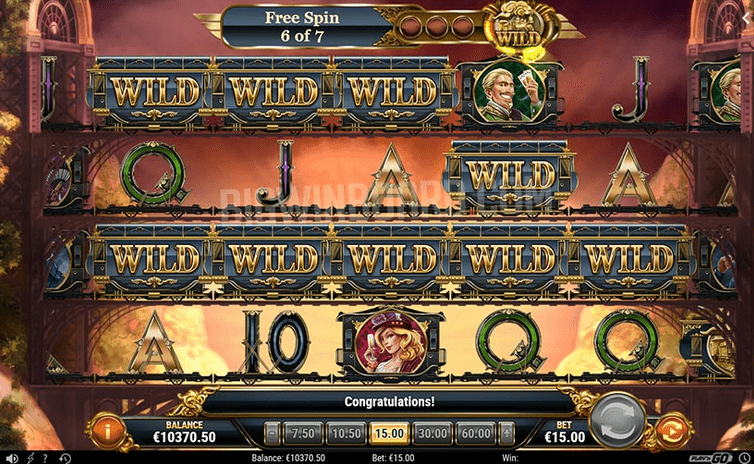This screenshot has width=754, height=464.
Task: Activate the orange autoplay arrow button
Action: click(671, 431)
